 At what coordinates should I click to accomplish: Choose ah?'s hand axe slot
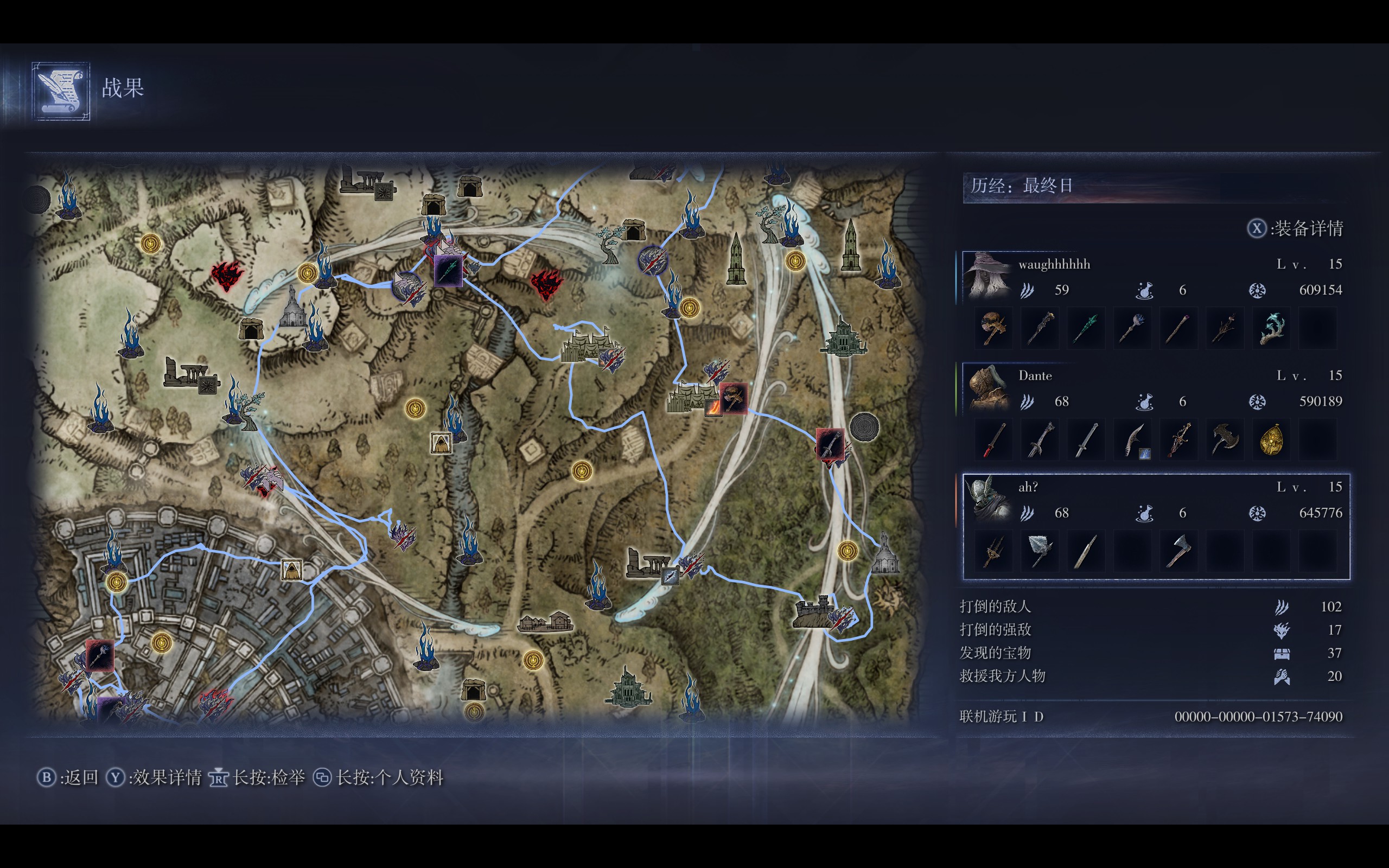1178,551
